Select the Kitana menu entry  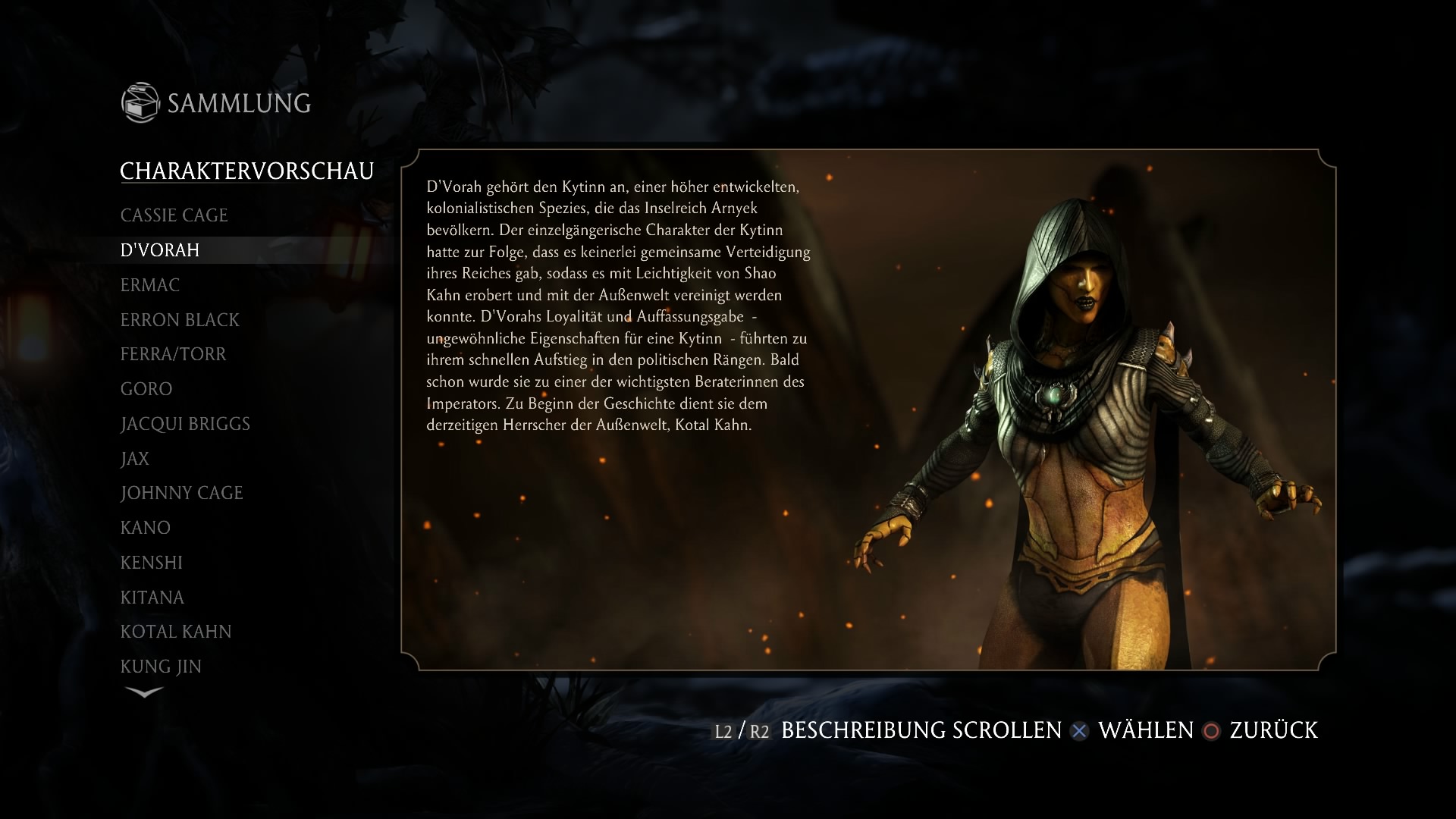point(151,597)
